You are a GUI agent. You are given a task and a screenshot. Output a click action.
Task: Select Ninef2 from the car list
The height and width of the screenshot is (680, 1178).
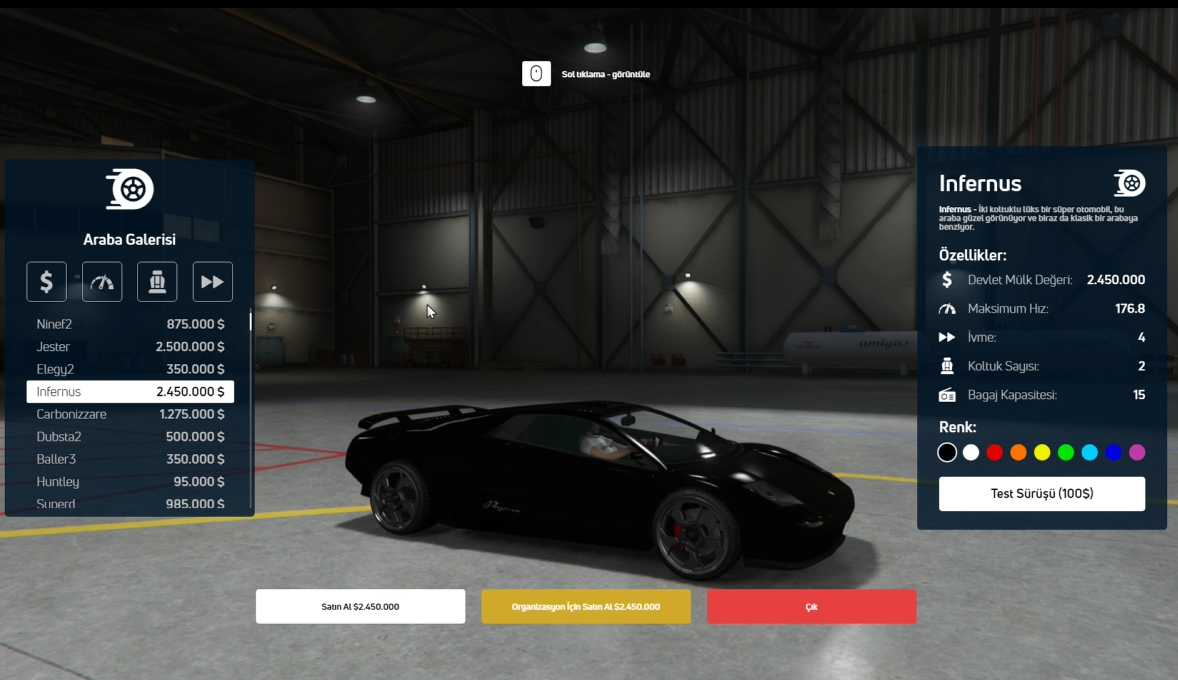[130, 324]
